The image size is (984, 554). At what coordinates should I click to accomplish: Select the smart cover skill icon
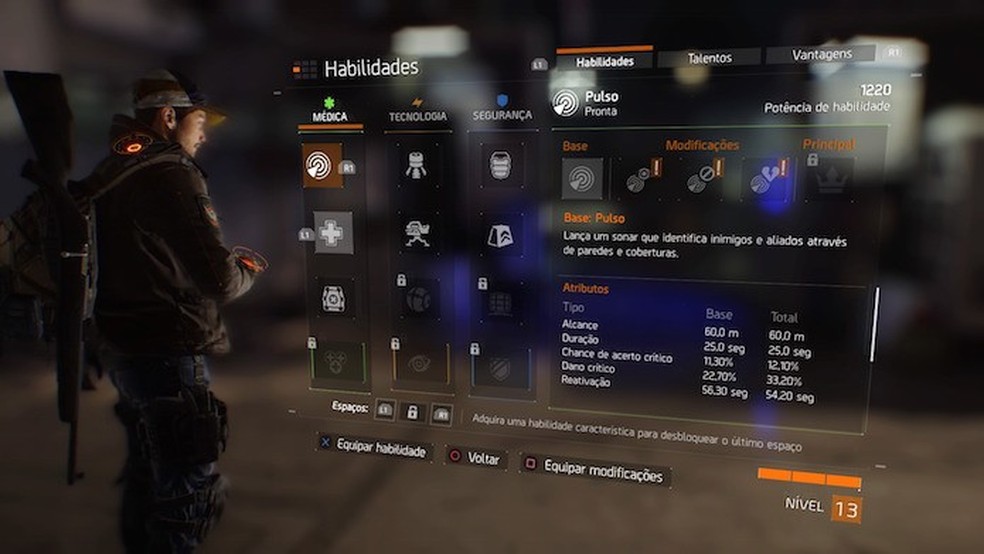(501, 234)
